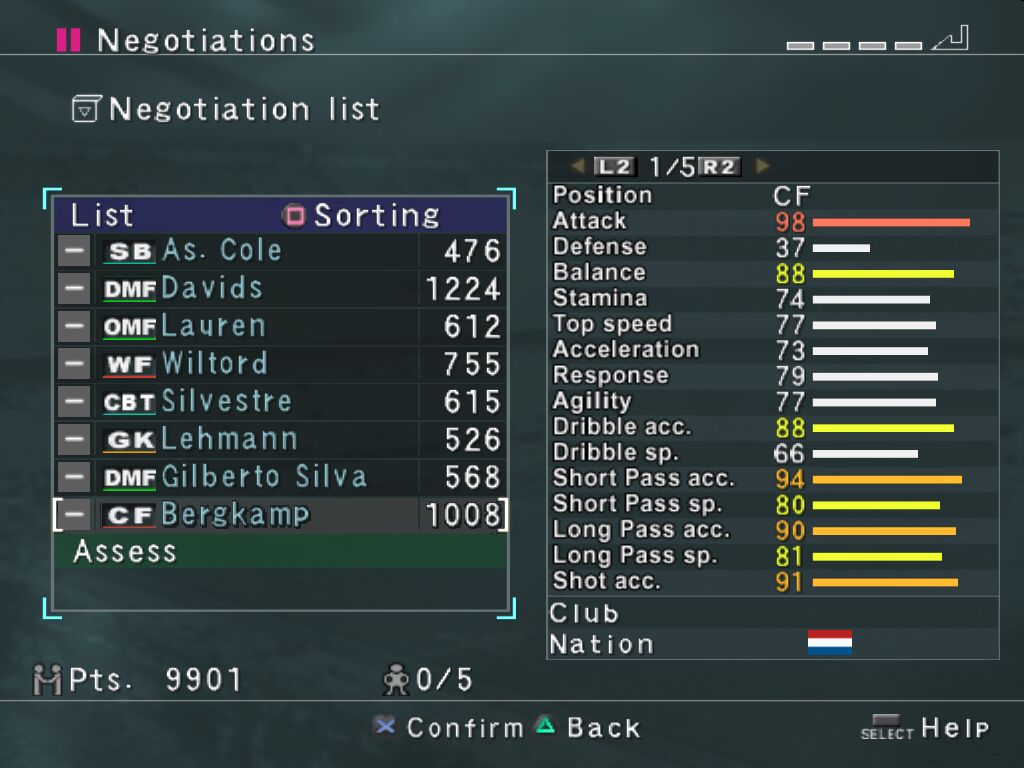
Task: Go to the previous stats page arrow
Action: click(578, 166)
